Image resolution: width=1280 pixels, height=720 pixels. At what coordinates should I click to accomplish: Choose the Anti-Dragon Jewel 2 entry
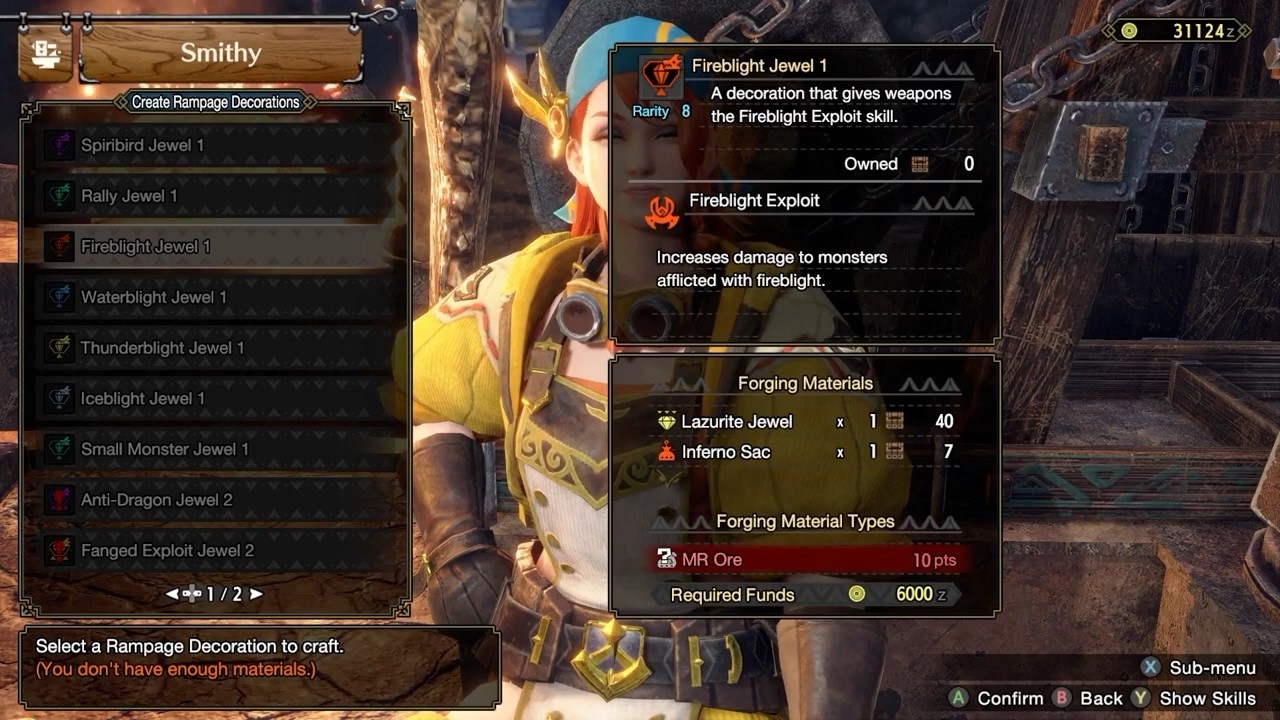coord(156,500)
